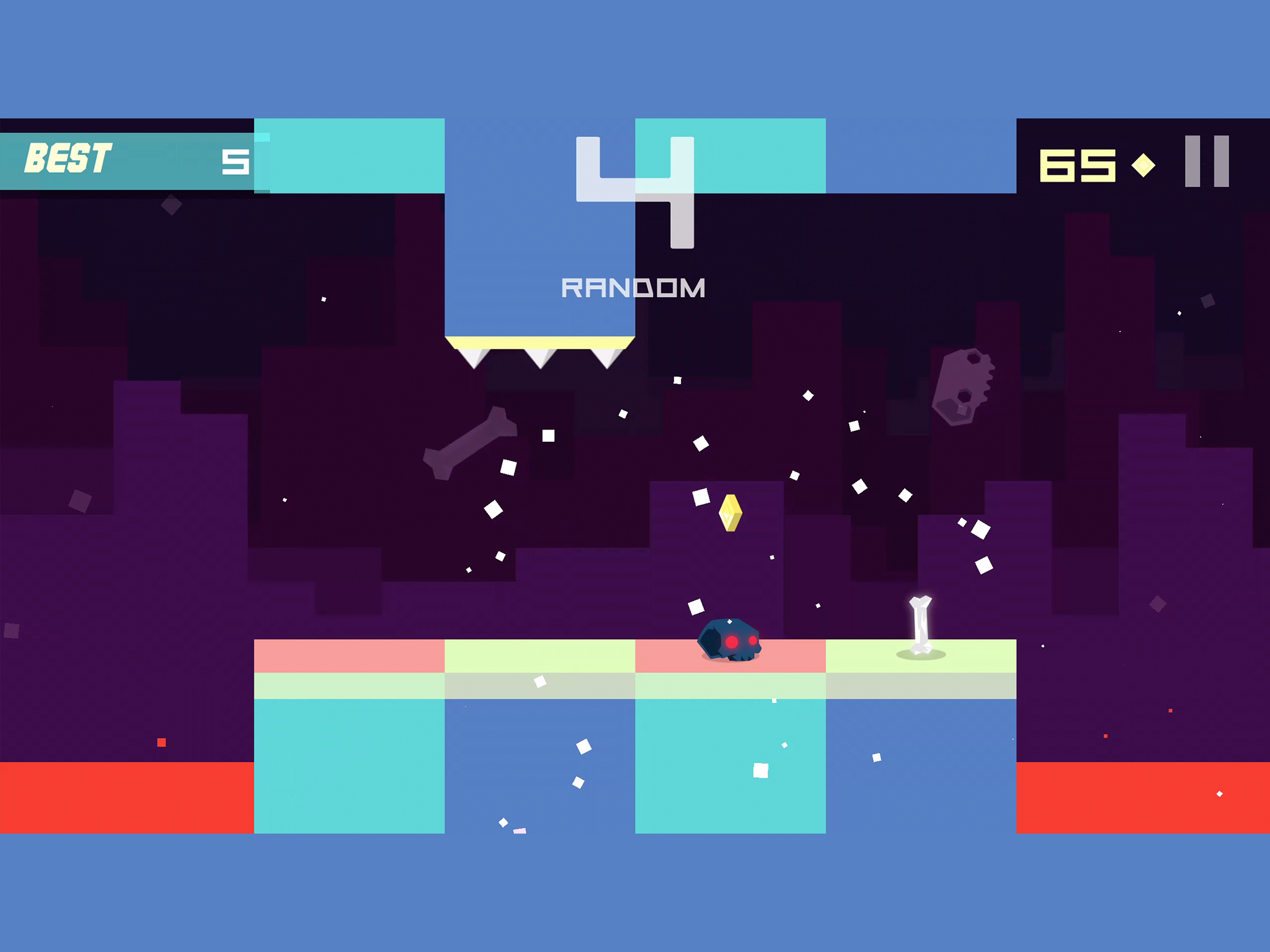Pause the game with the pause icon
This screenshot has height=952, width=1270.
[1206, 162]
